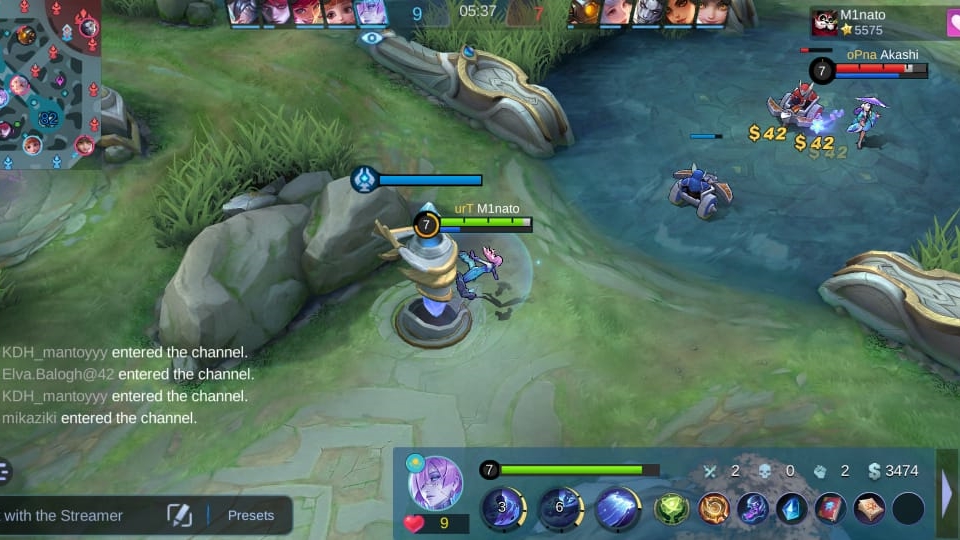Select the purple-haired hero portrait in the bottom panel
This screenshot has width=960, height=540.
point(435,484)
